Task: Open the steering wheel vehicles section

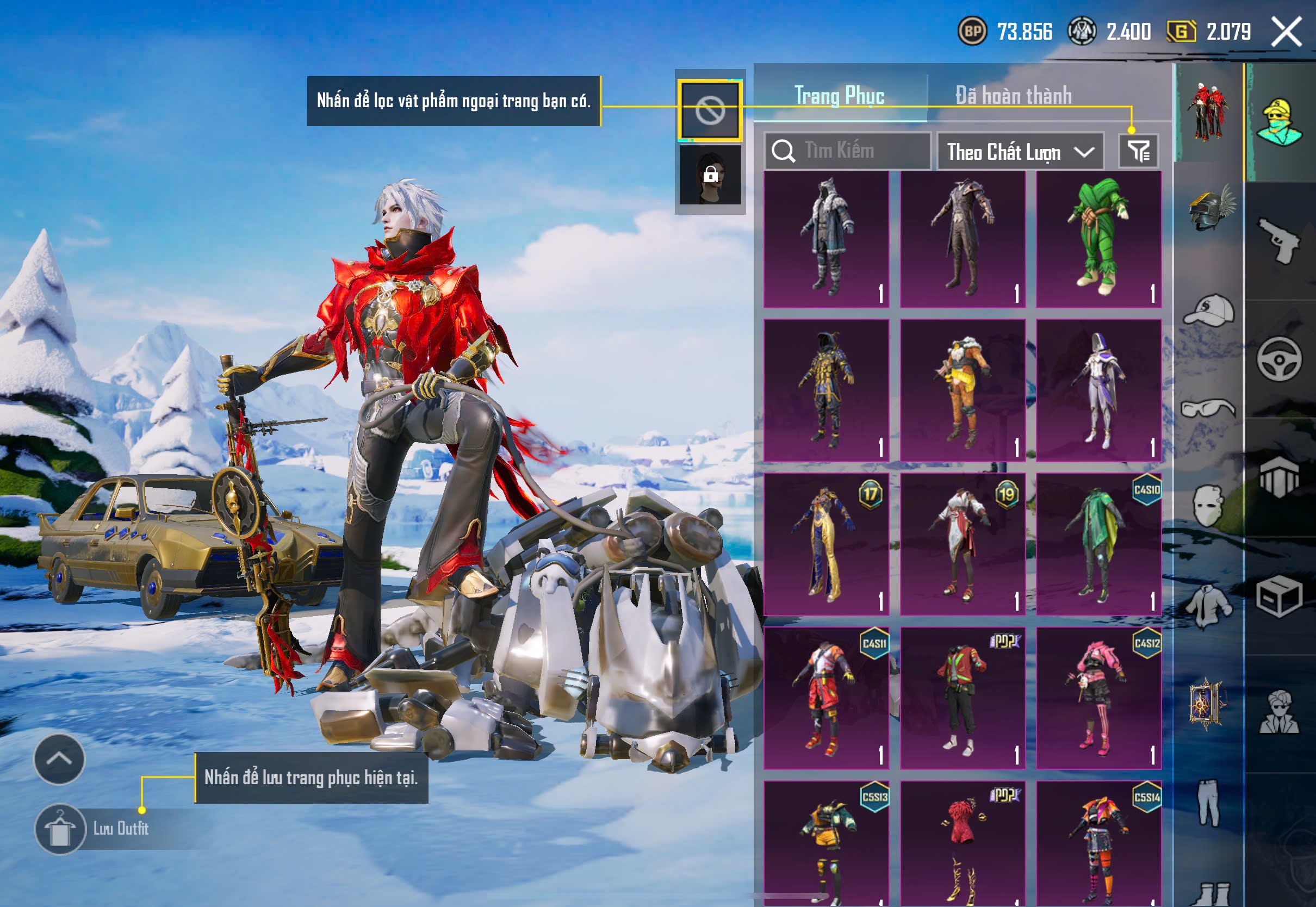Action: point(1279,359)
